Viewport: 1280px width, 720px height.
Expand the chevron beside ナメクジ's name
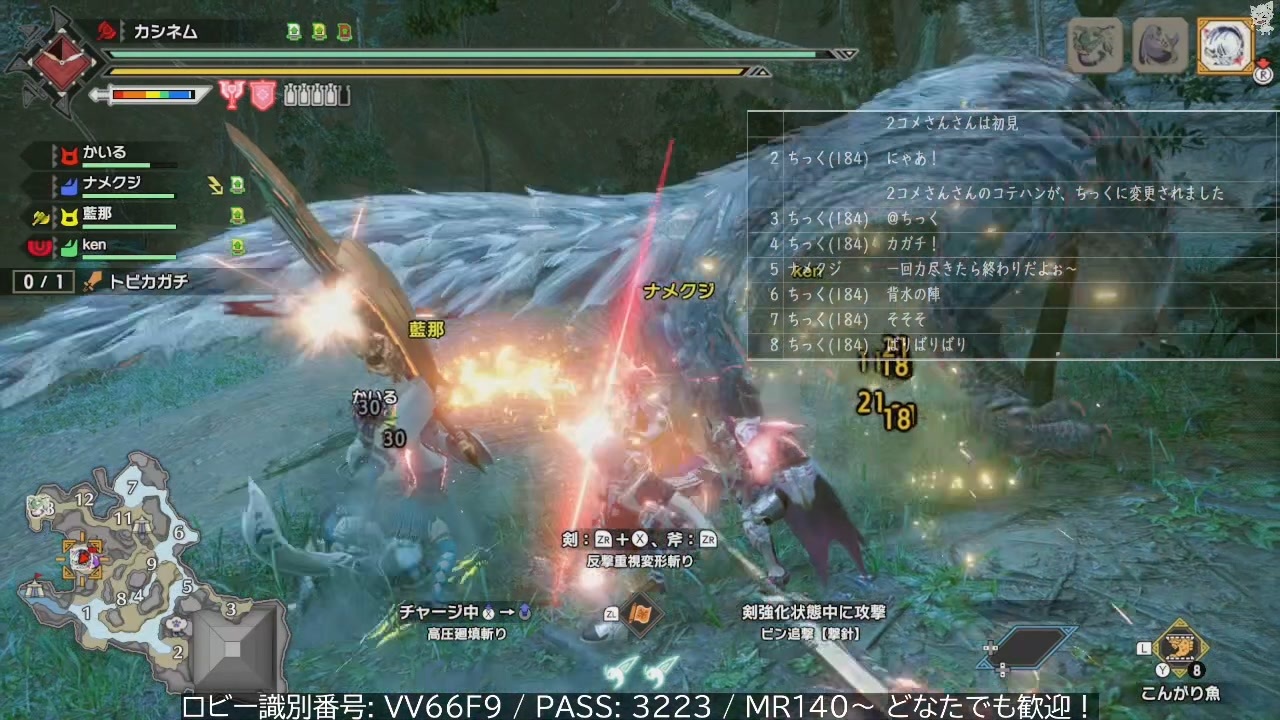pyautogui.click(x=55, y=183)
